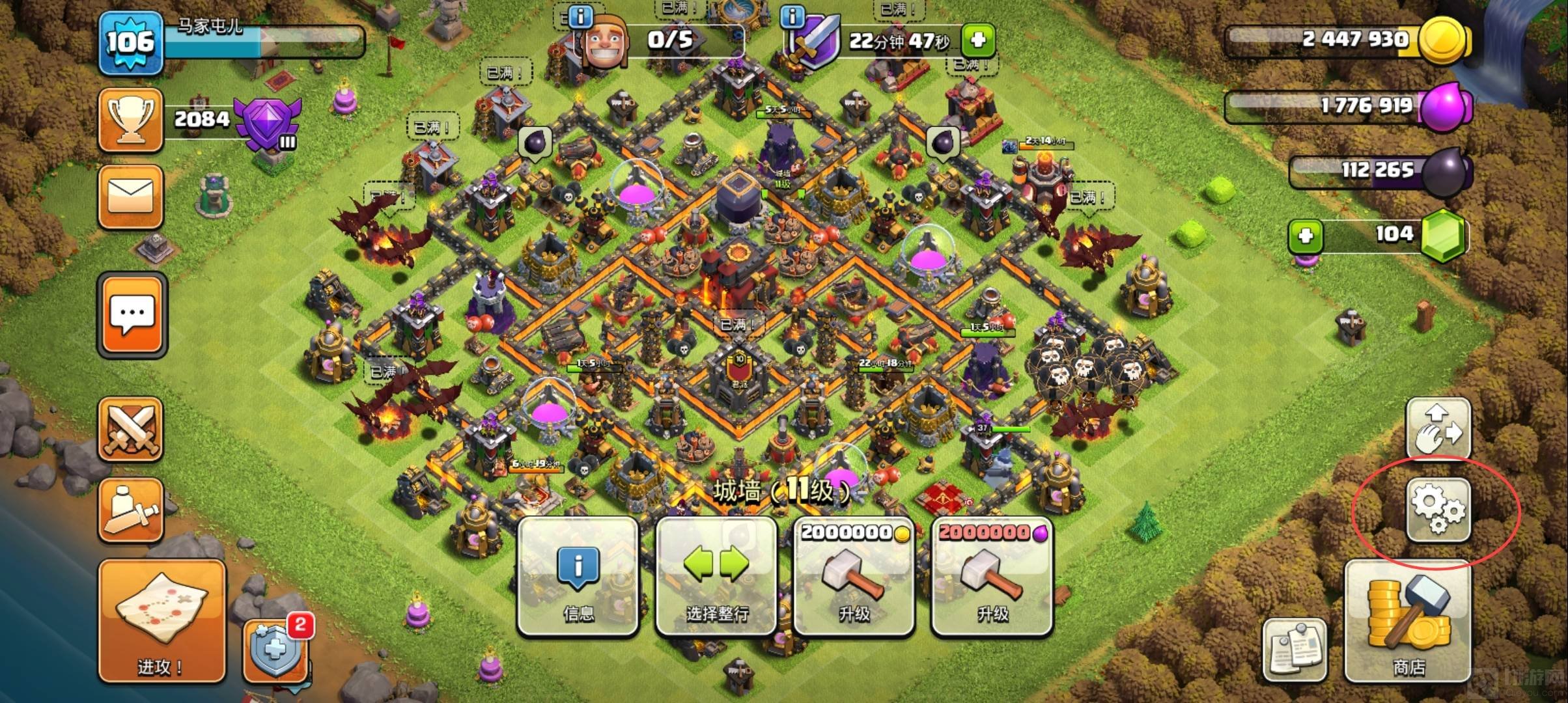The height and width of the screenshot is (703, 1568).
Task: Upgrade wall using 2000000 gold
Action: pos(854,577)
